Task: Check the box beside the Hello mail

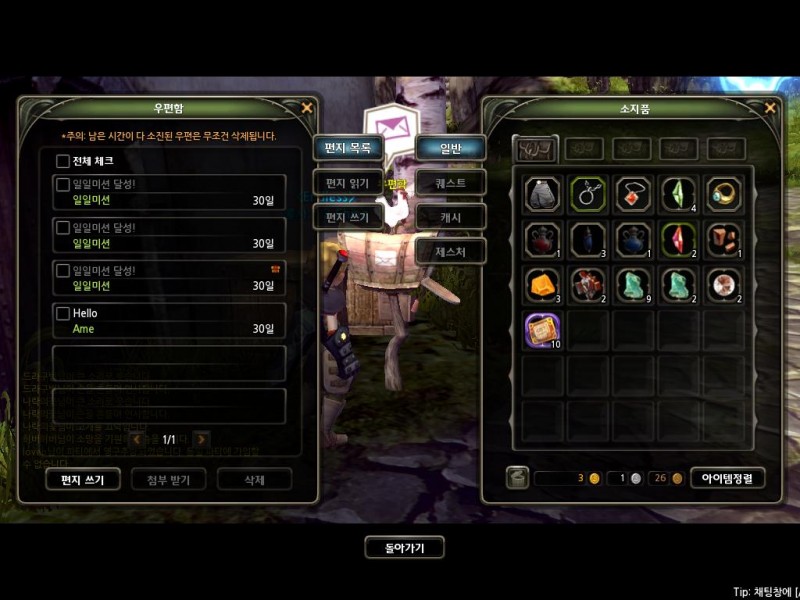Action: 63,313
